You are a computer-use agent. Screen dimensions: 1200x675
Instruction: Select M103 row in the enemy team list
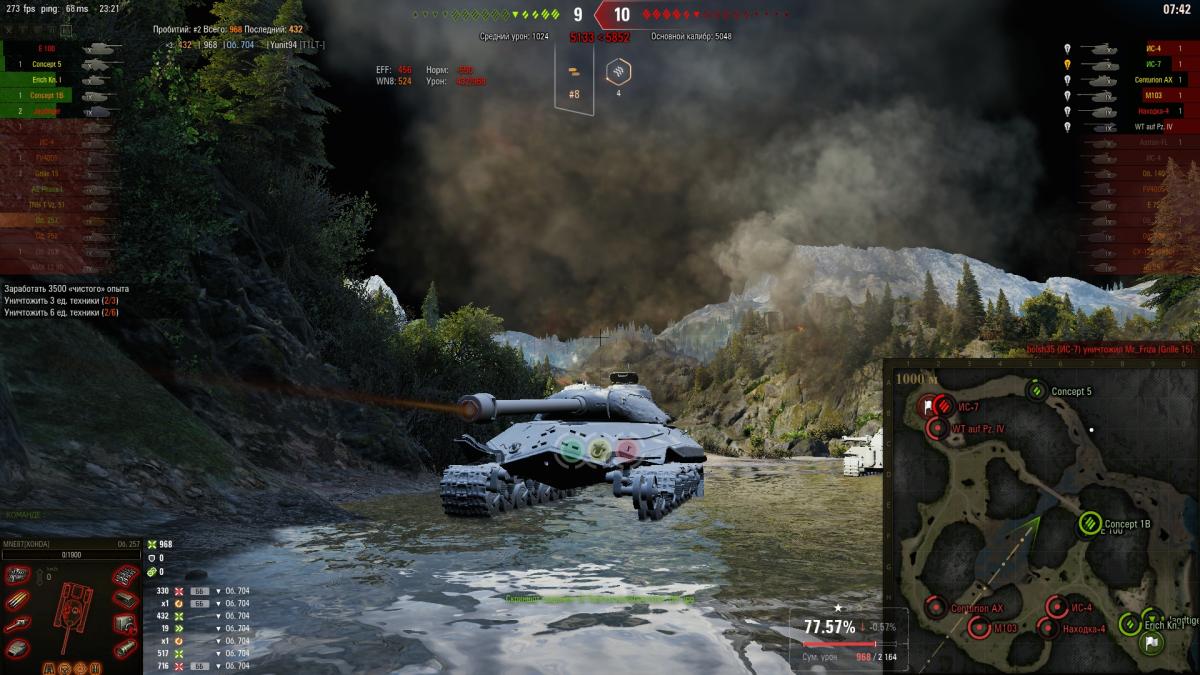point(1153,96)
